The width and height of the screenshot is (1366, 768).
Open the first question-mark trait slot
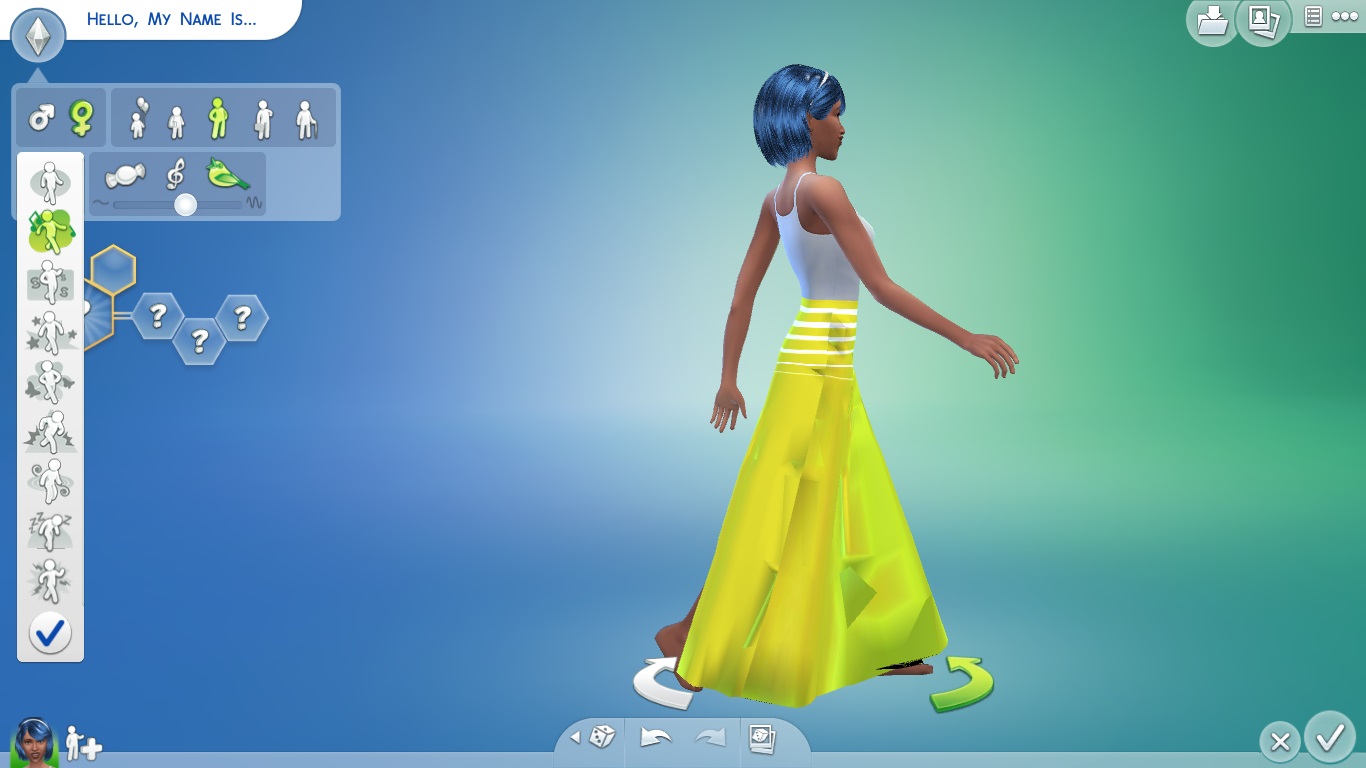click(160, 316)
